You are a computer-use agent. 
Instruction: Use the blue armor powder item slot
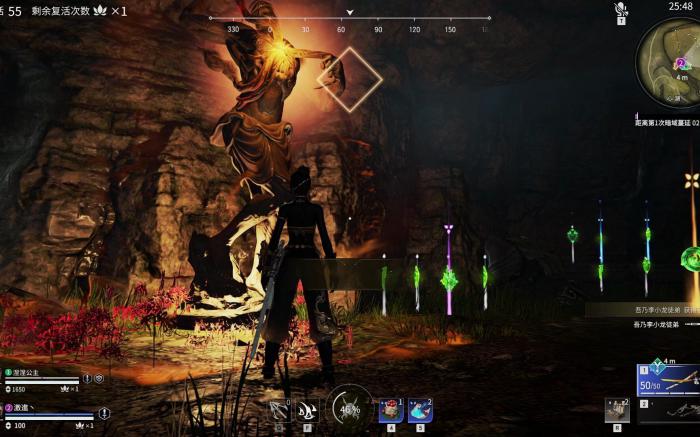[x=420, y=410]
